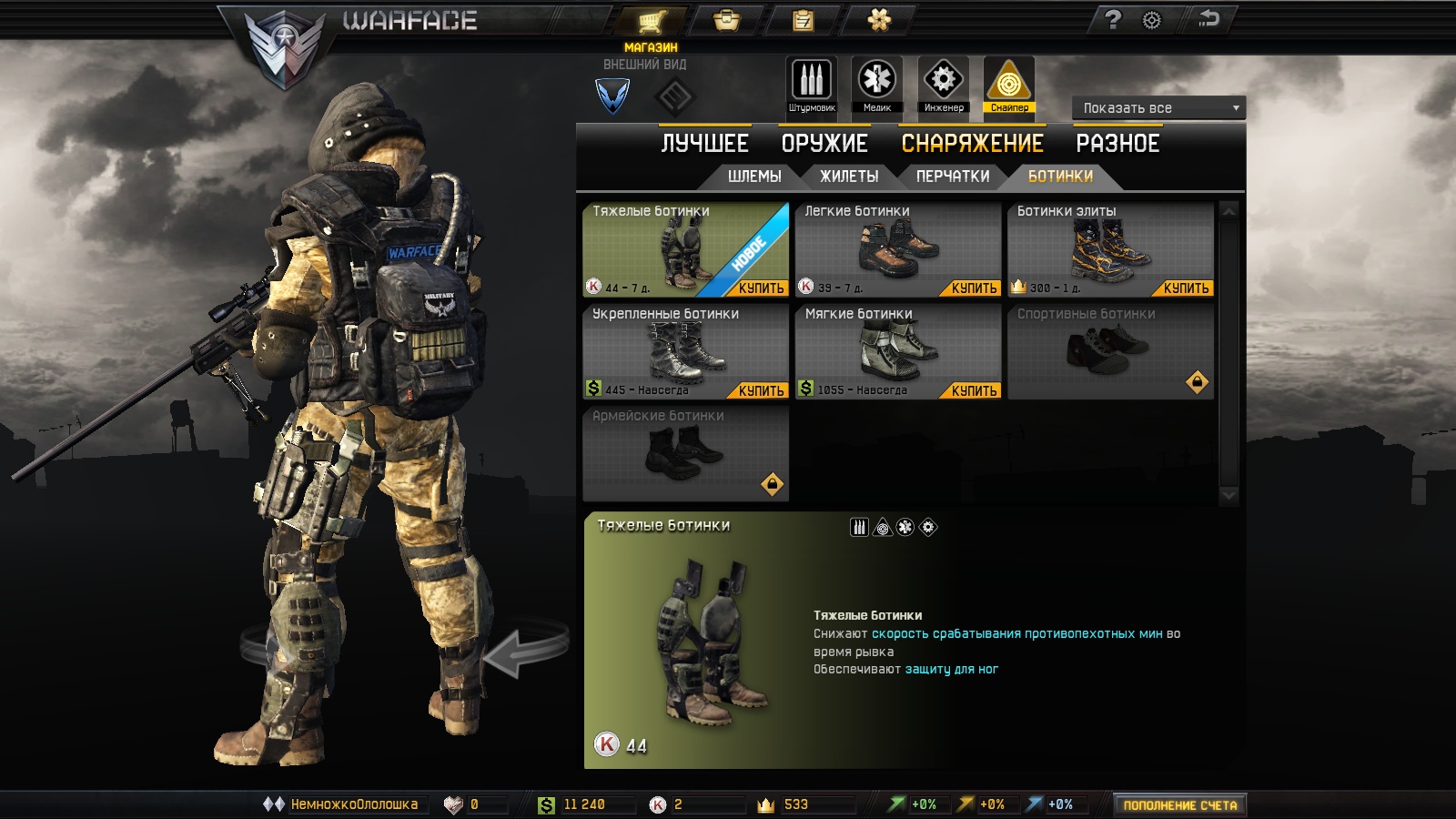
Task: Open the Разное category
Action: pyautogui.click(x=1117, y=144)
